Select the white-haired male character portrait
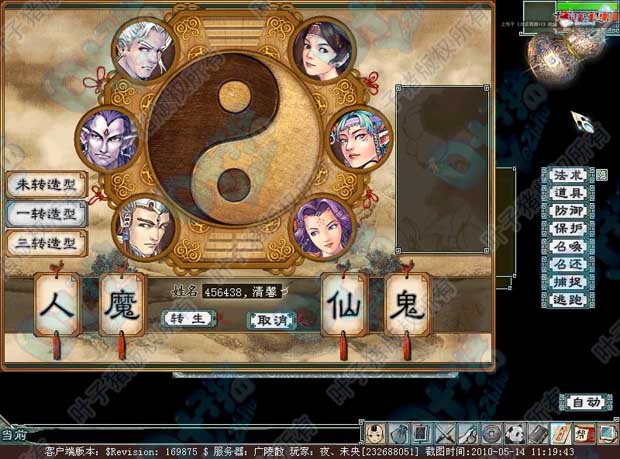This screenshot has height=459, width=620. [x=145, y=52]
